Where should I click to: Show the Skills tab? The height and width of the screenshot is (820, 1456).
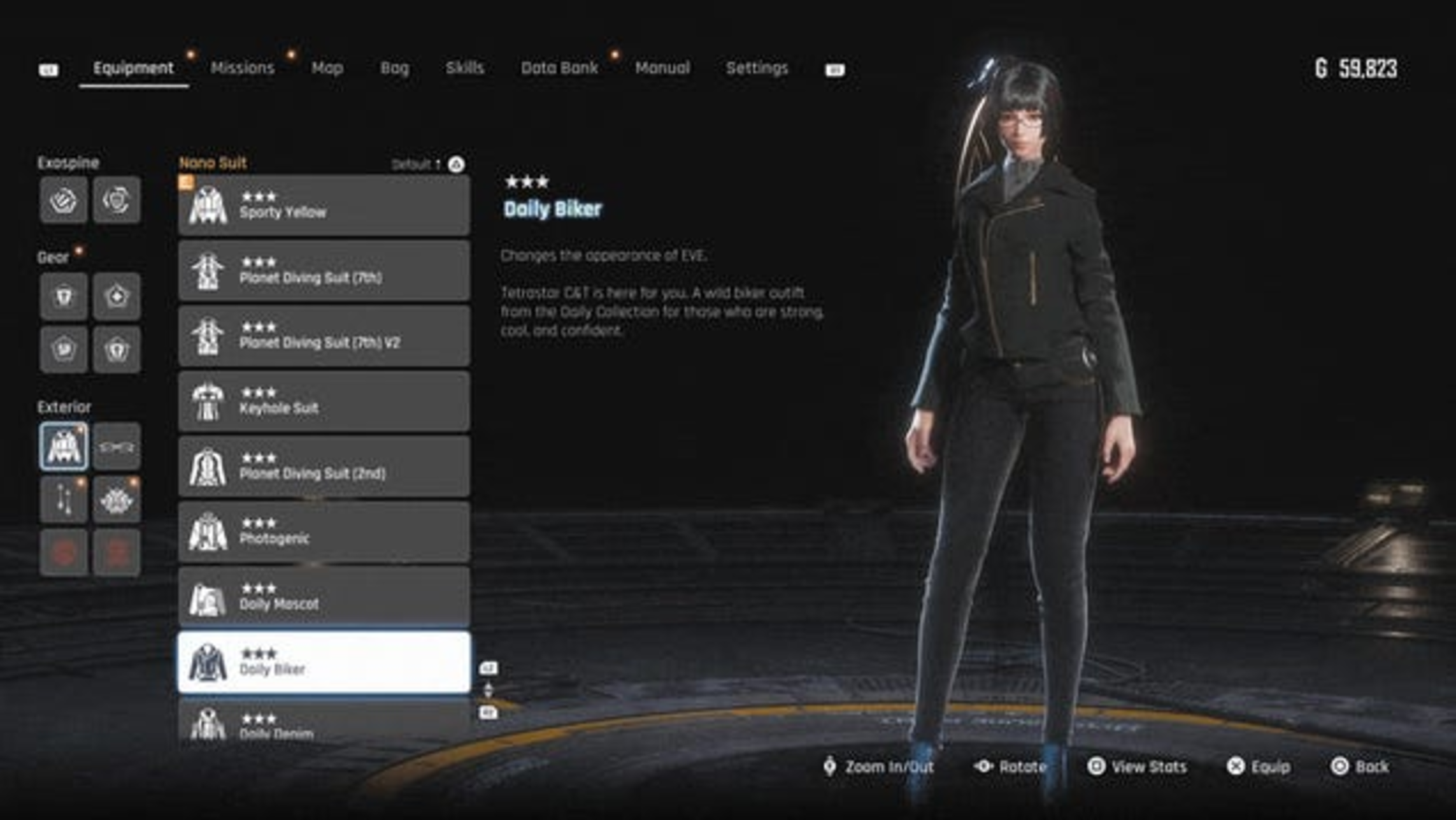pos(464,68)
